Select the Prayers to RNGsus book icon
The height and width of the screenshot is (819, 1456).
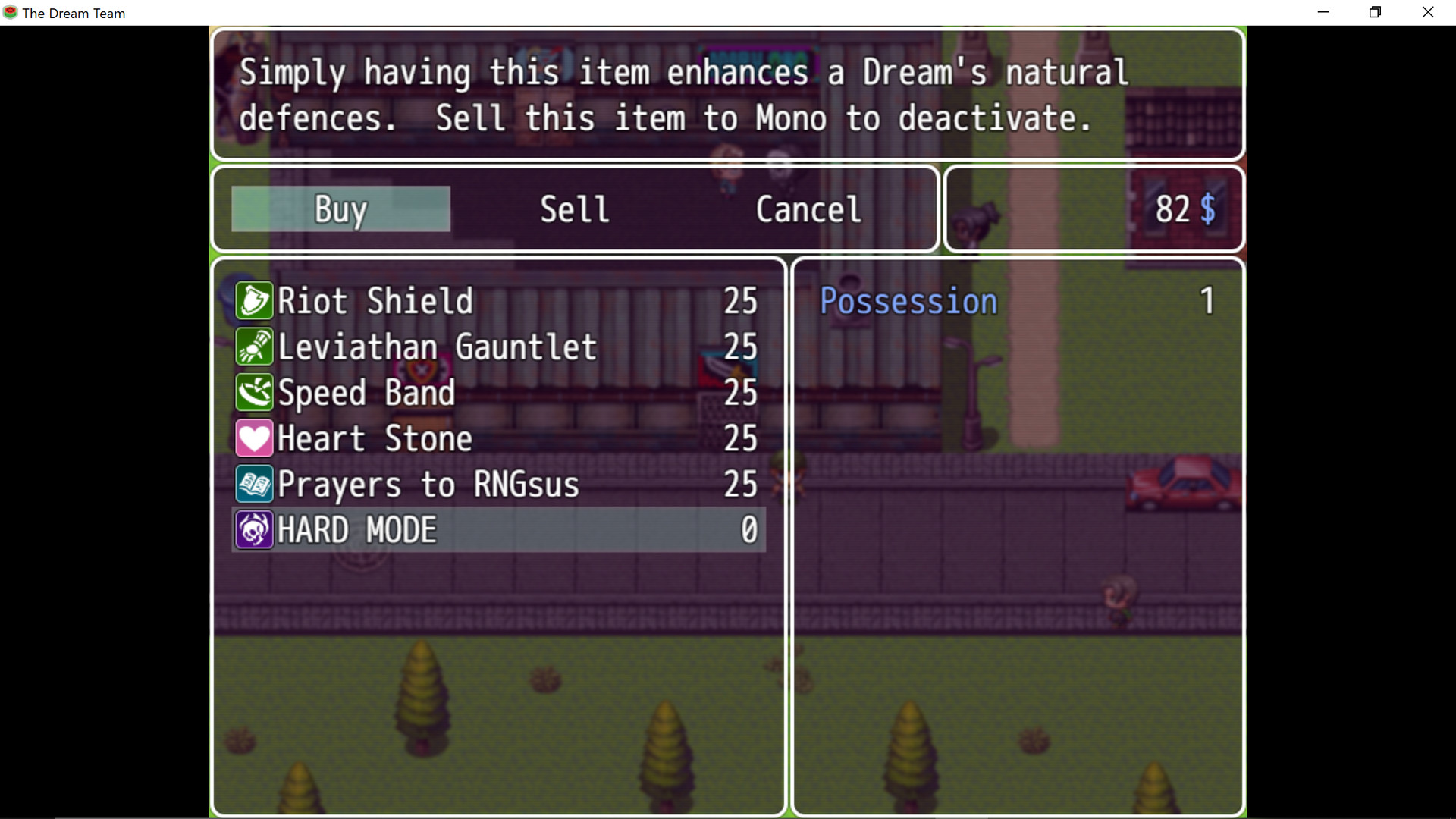click(254, 484)
